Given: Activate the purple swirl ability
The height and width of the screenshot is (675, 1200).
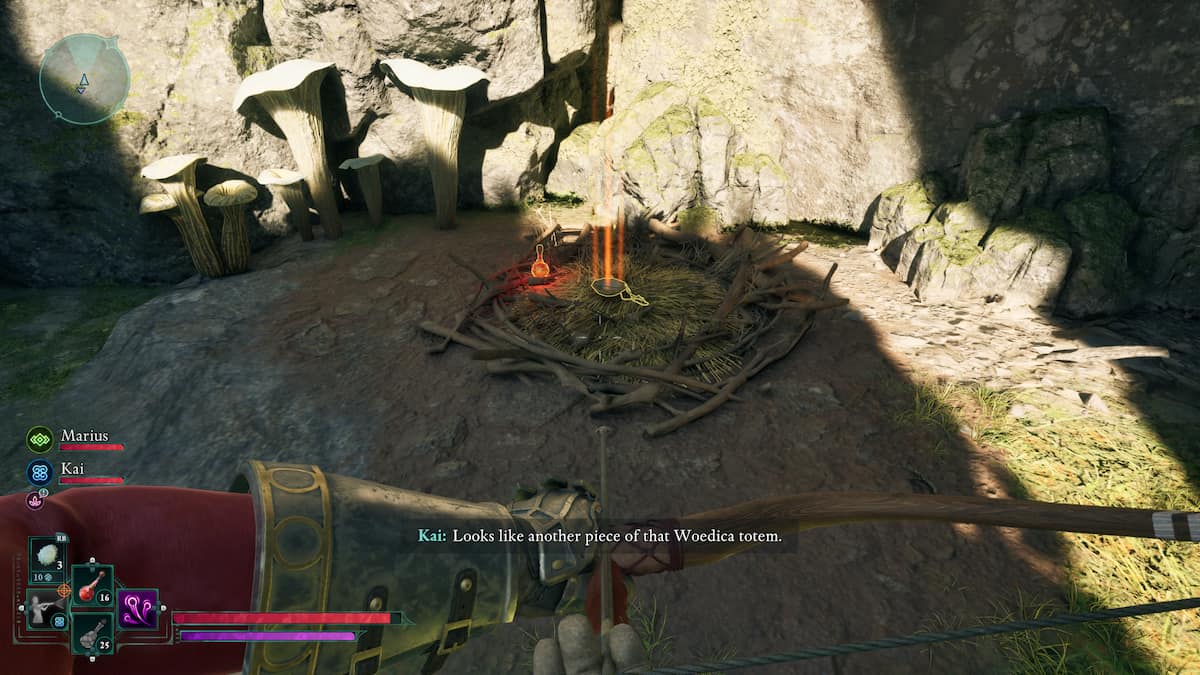Looking at the screenshot, I should [x=138, y=608].
